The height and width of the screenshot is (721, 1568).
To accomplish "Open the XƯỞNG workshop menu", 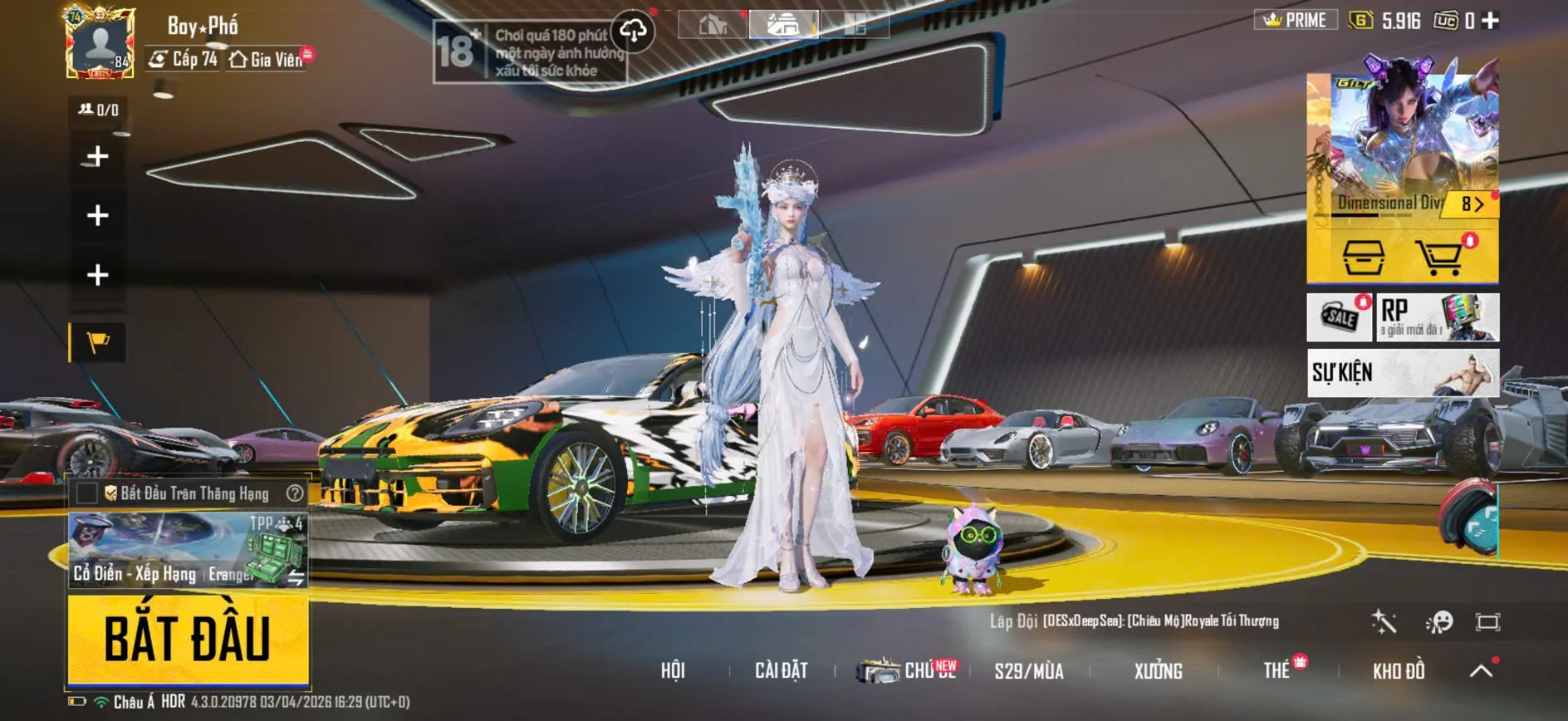I will (1158, 670).
